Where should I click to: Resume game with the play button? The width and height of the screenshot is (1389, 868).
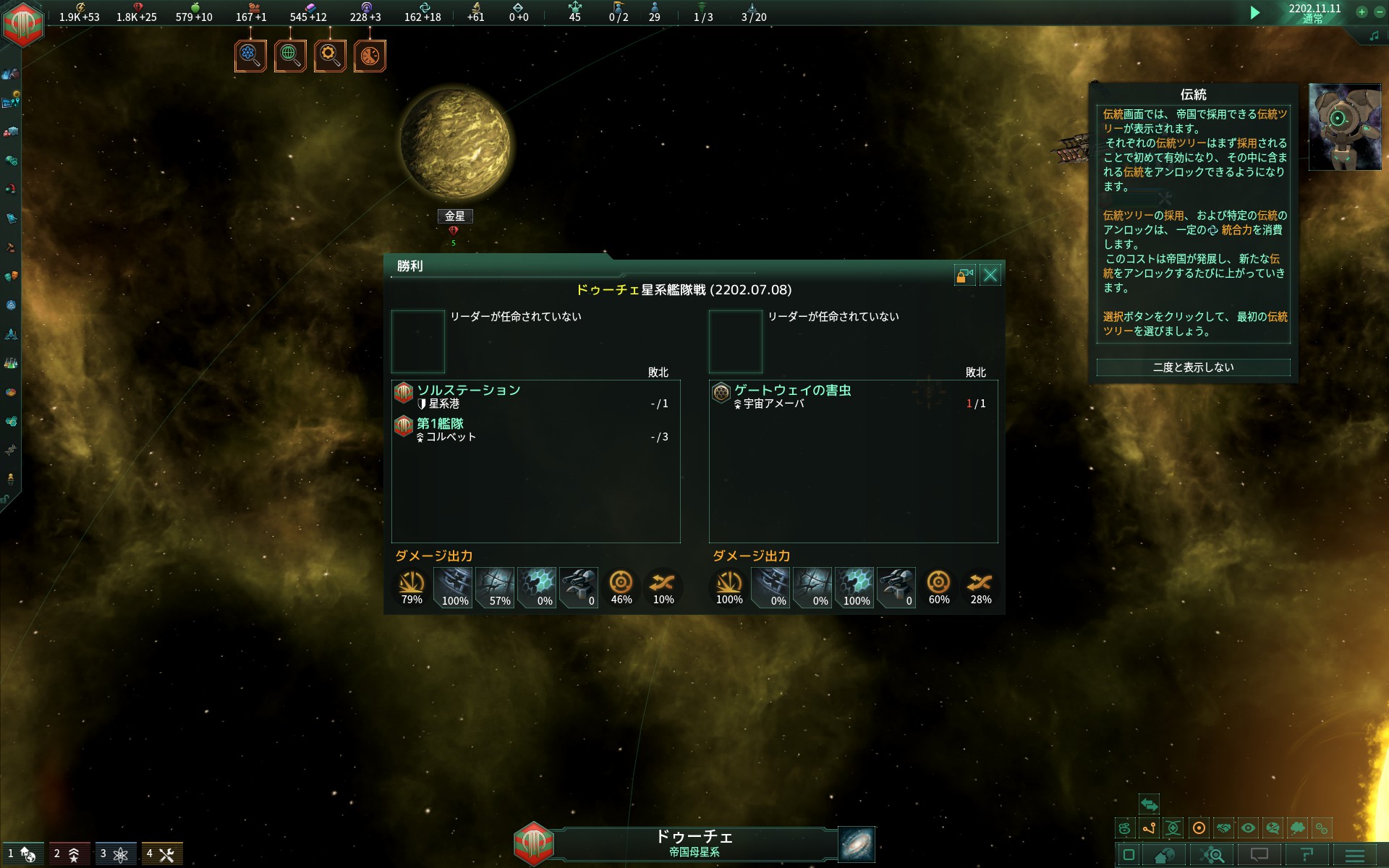pyautogui.click(x=1255, y=12)
